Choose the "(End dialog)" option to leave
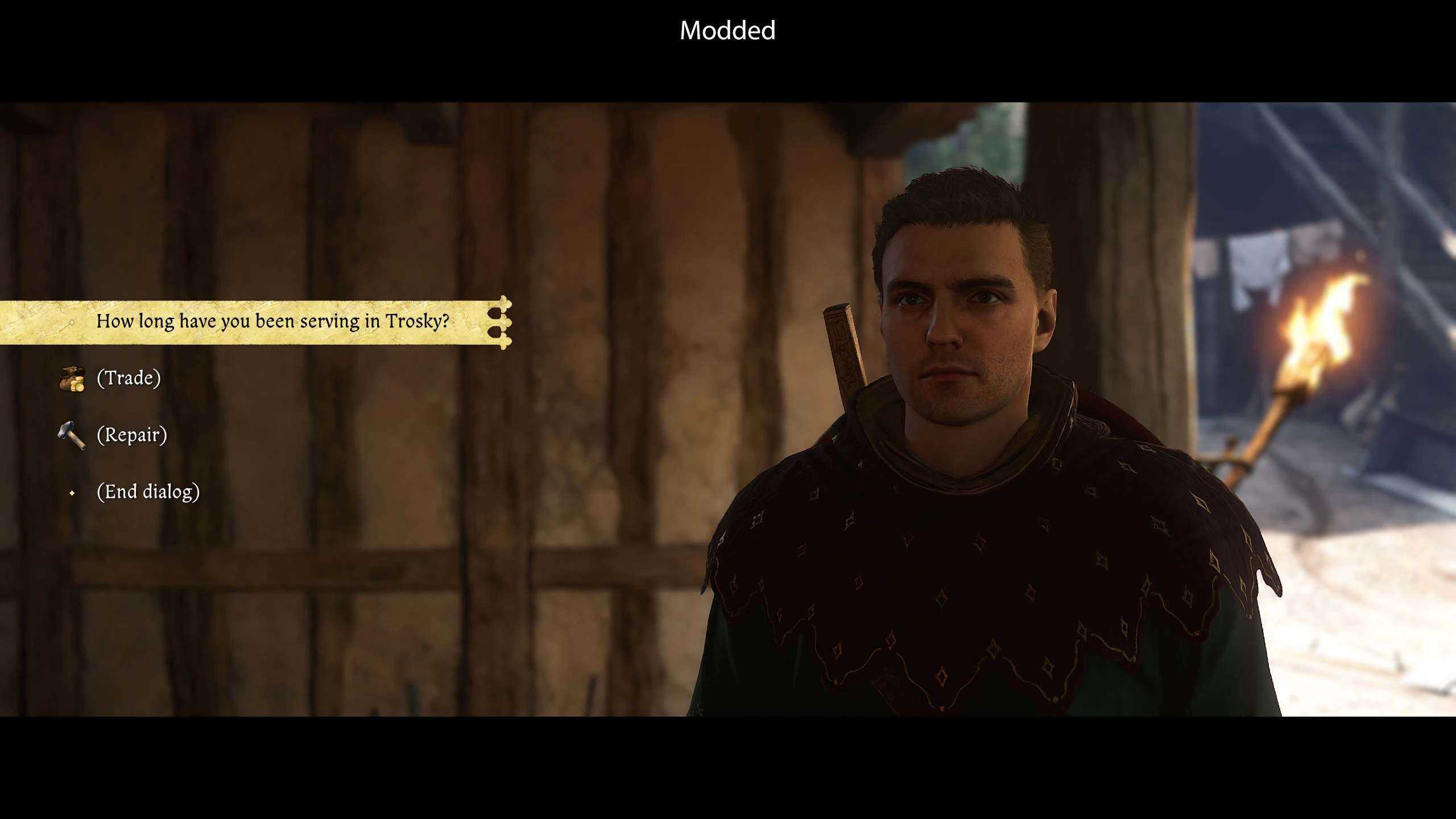The height and width of the screenshot is (819, 1456). [149, 491]
